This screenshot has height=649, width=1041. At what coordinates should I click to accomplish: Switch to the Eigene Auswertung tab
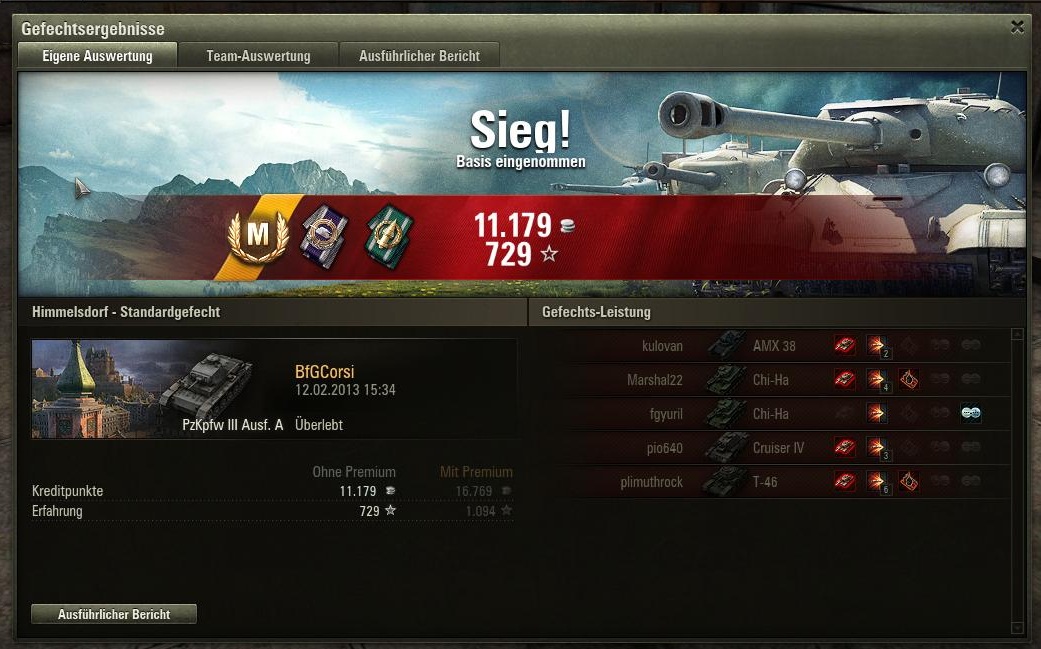pos(97,56)
